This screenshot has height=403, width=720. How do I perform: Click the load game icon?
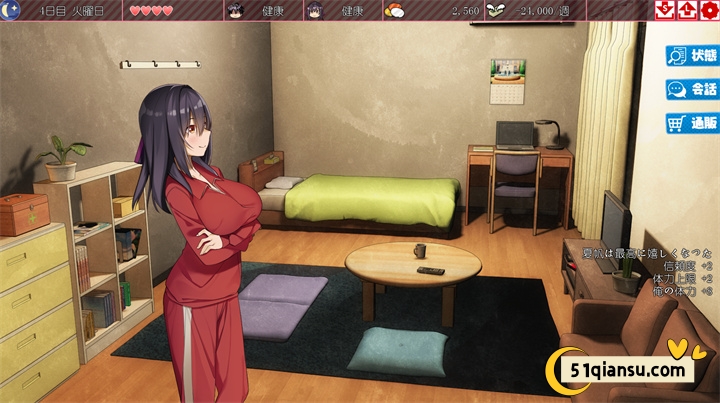687,10
